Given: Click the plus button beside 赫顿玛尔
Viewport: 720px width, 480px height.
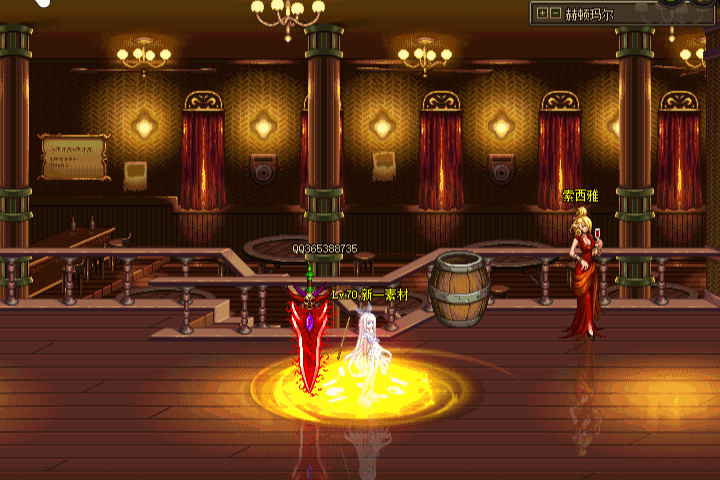Looking at the screenshot, I should click(542, 14).
